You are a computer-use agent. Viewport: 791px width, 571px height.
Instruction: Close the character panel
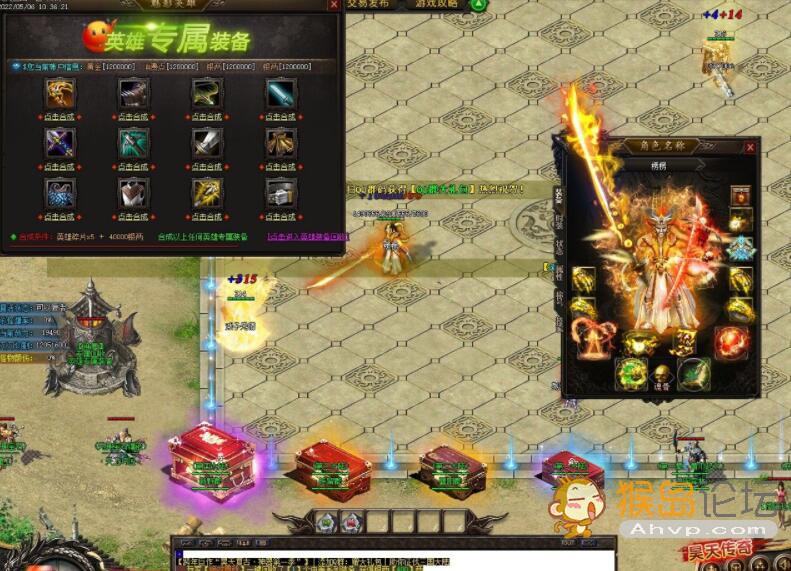750,148
